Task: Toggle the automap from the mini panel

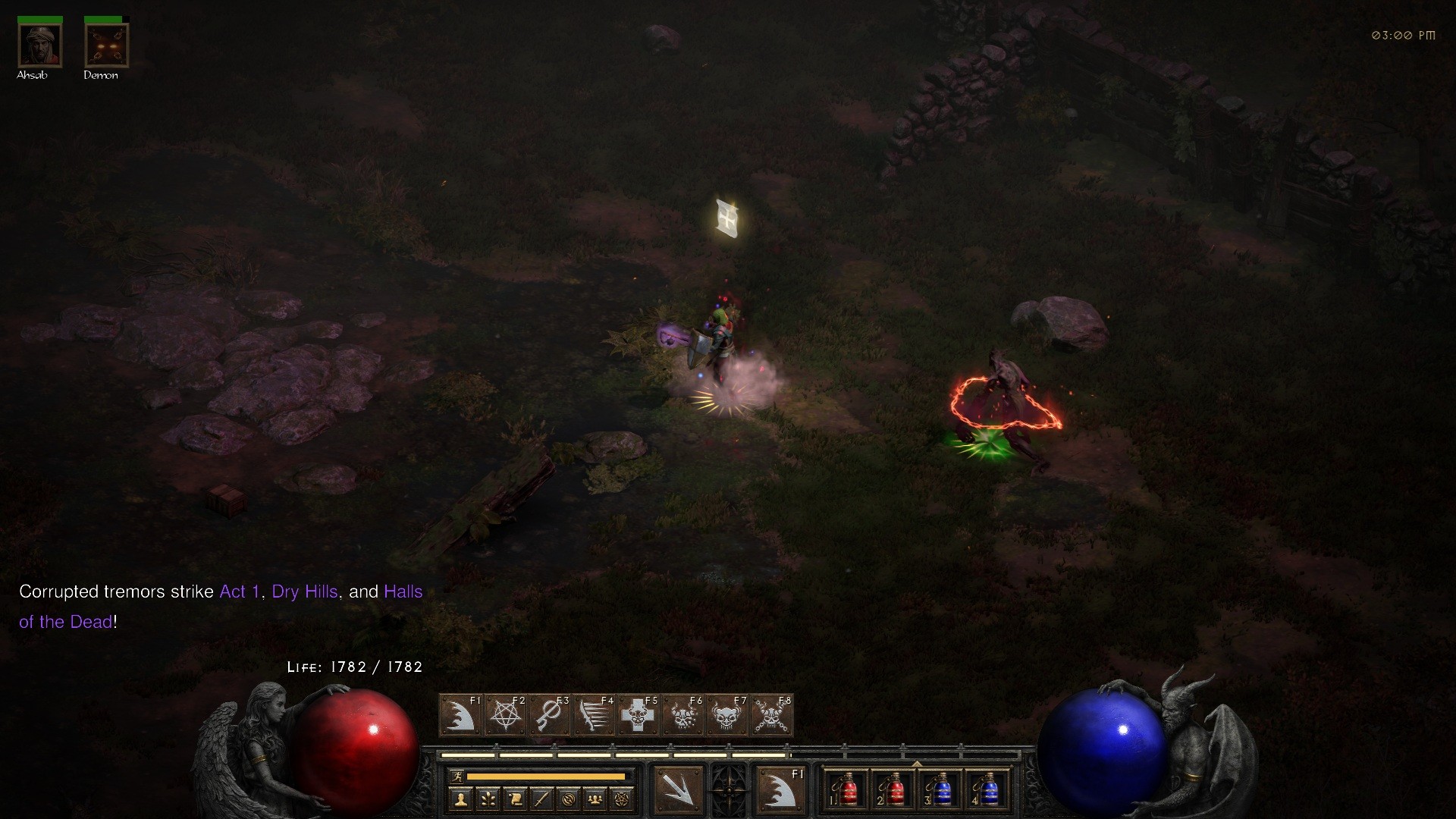Action: coord(570,799)
